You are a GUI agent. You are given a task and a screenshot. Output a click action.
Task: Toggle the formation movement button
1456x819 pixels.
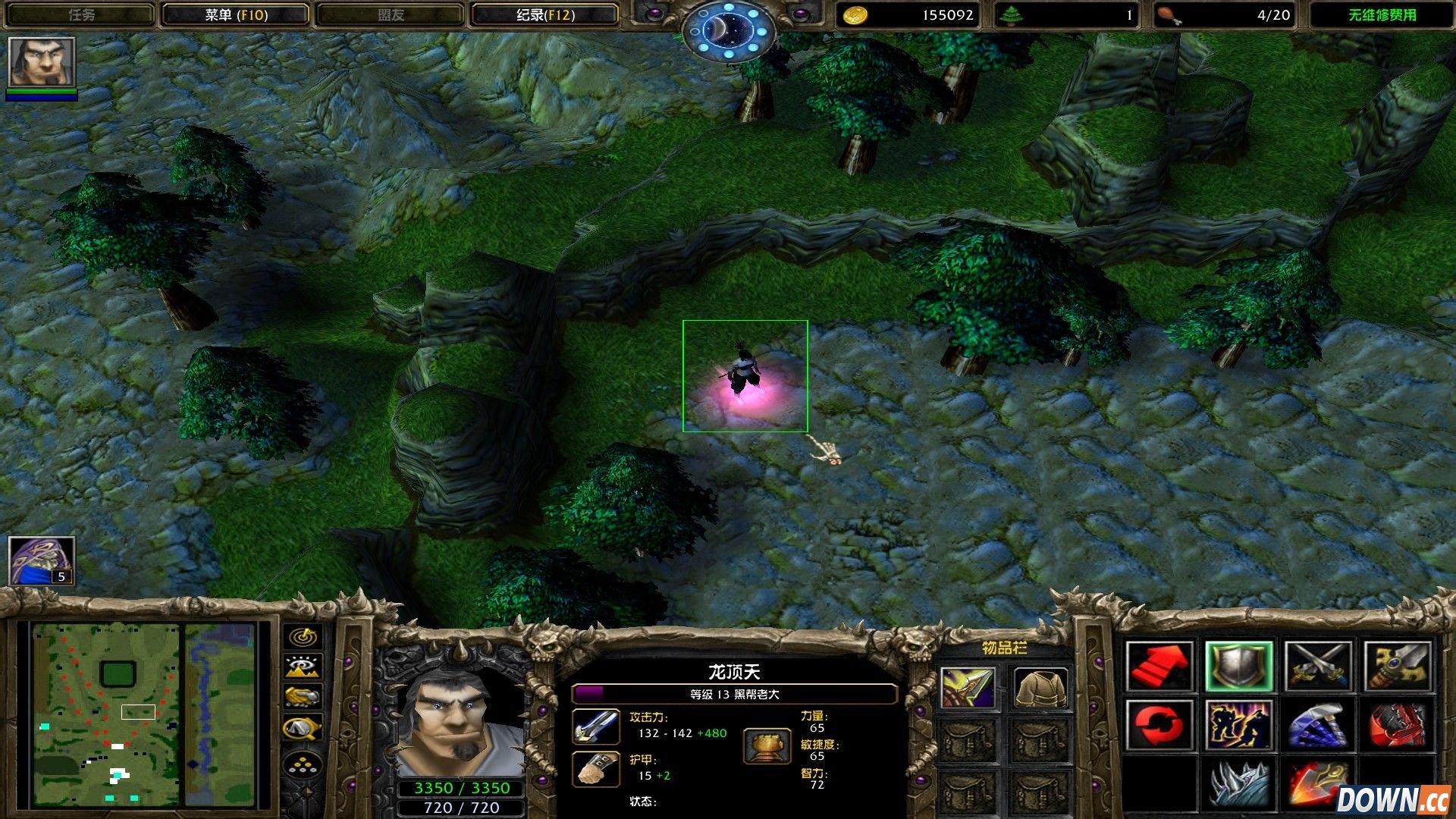click(x=303, y=766)
